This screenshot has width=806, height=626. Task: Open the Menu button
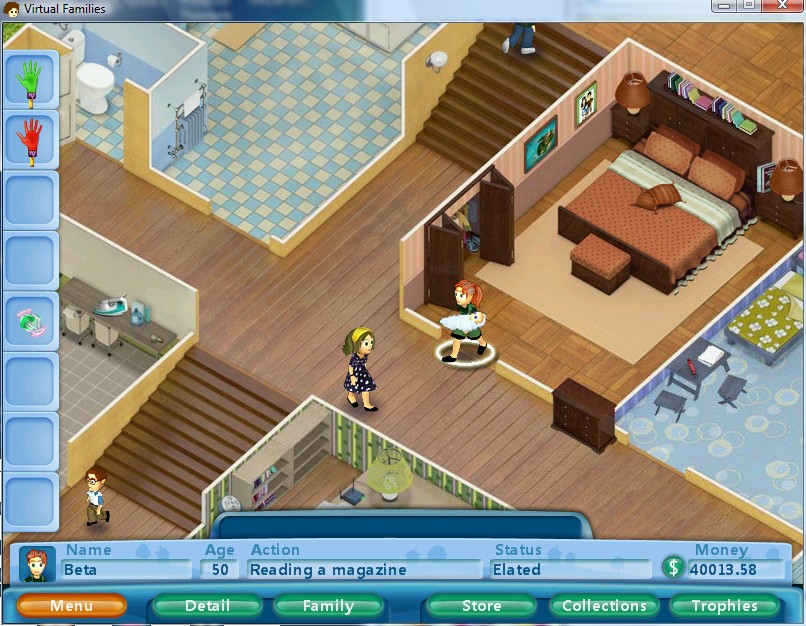[x=71, y=606]
